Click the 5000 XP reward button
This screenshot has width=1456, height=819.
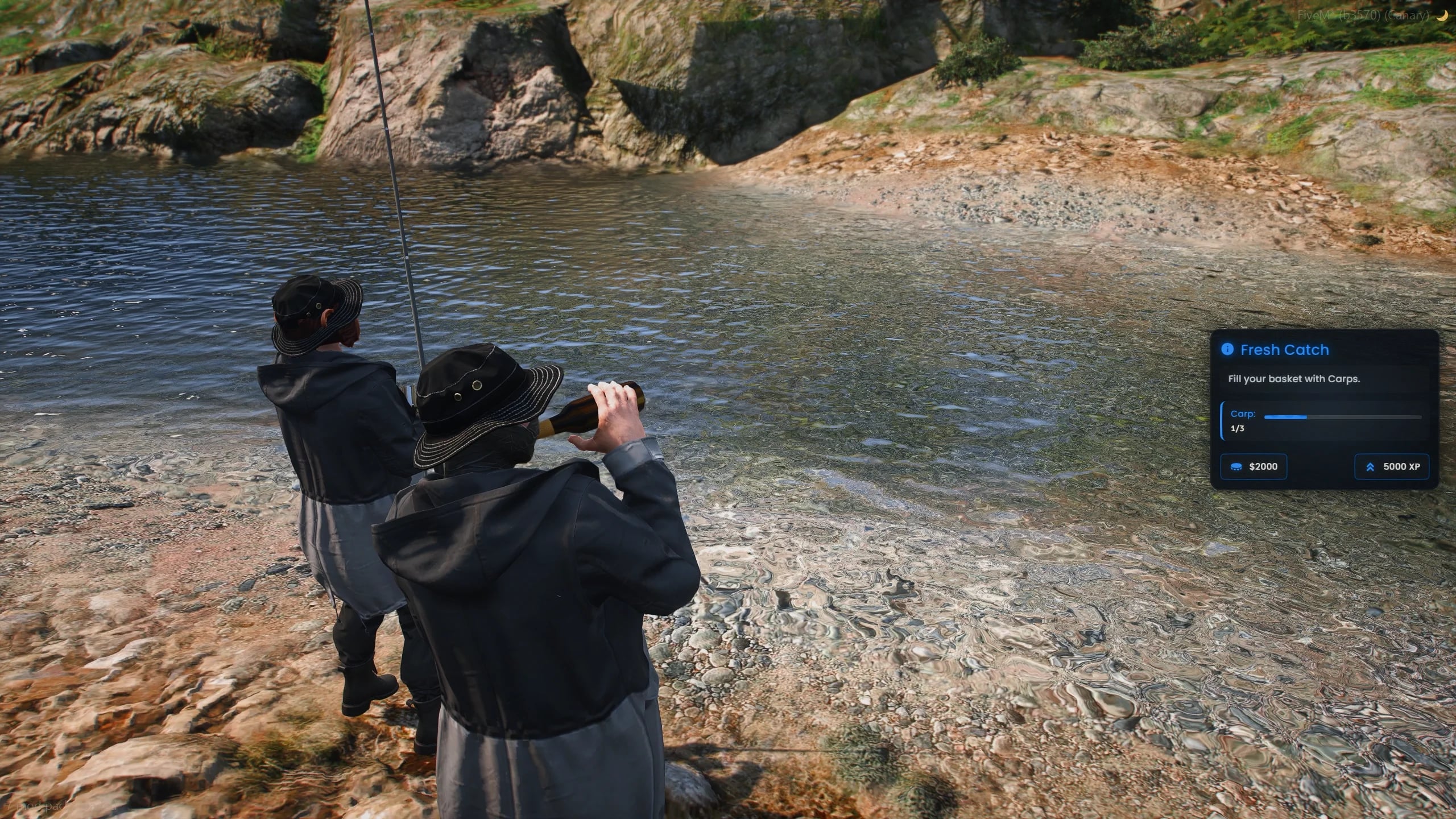pyautogui.click(x=1392, y=466)
